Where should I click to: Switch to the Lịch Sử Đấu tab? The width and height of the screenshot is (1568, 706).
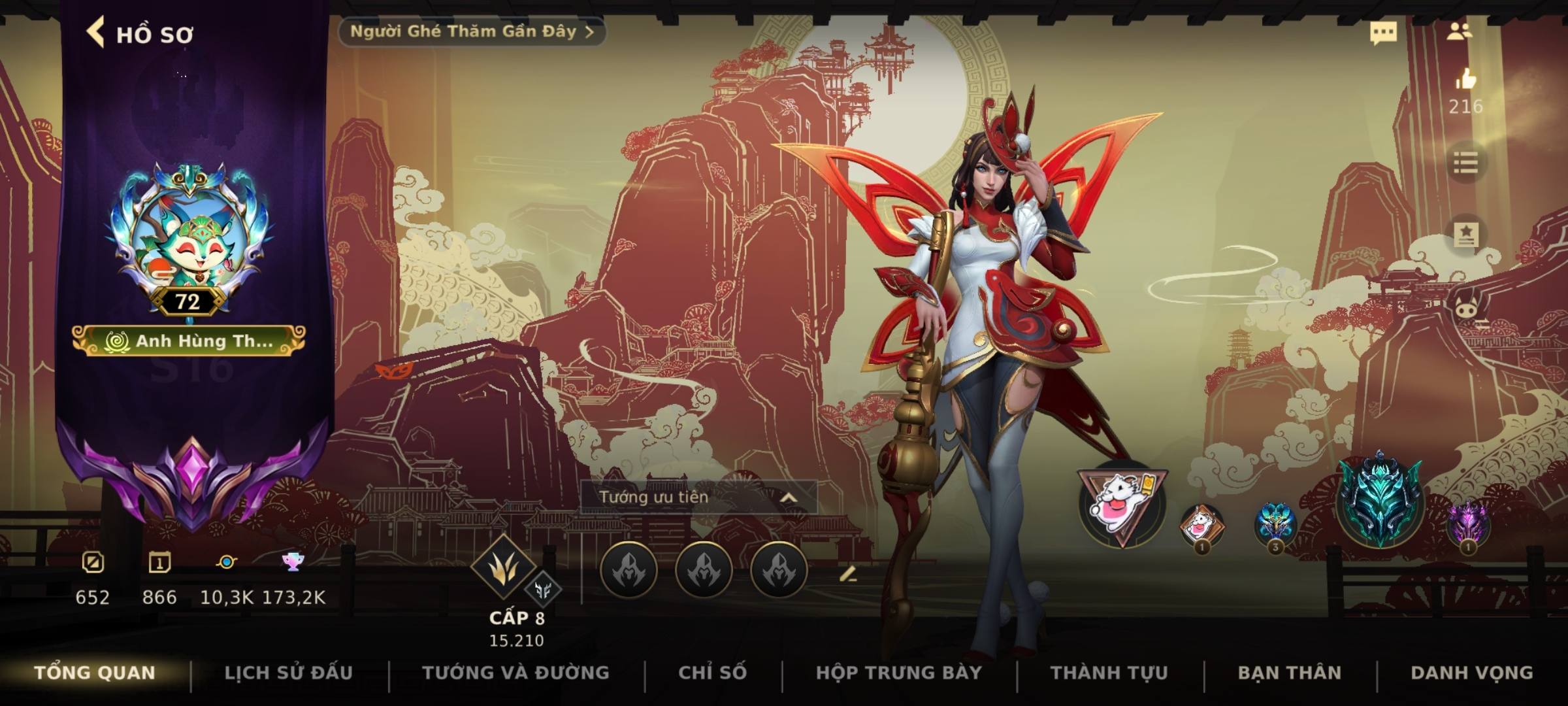[x=288, y=673]
